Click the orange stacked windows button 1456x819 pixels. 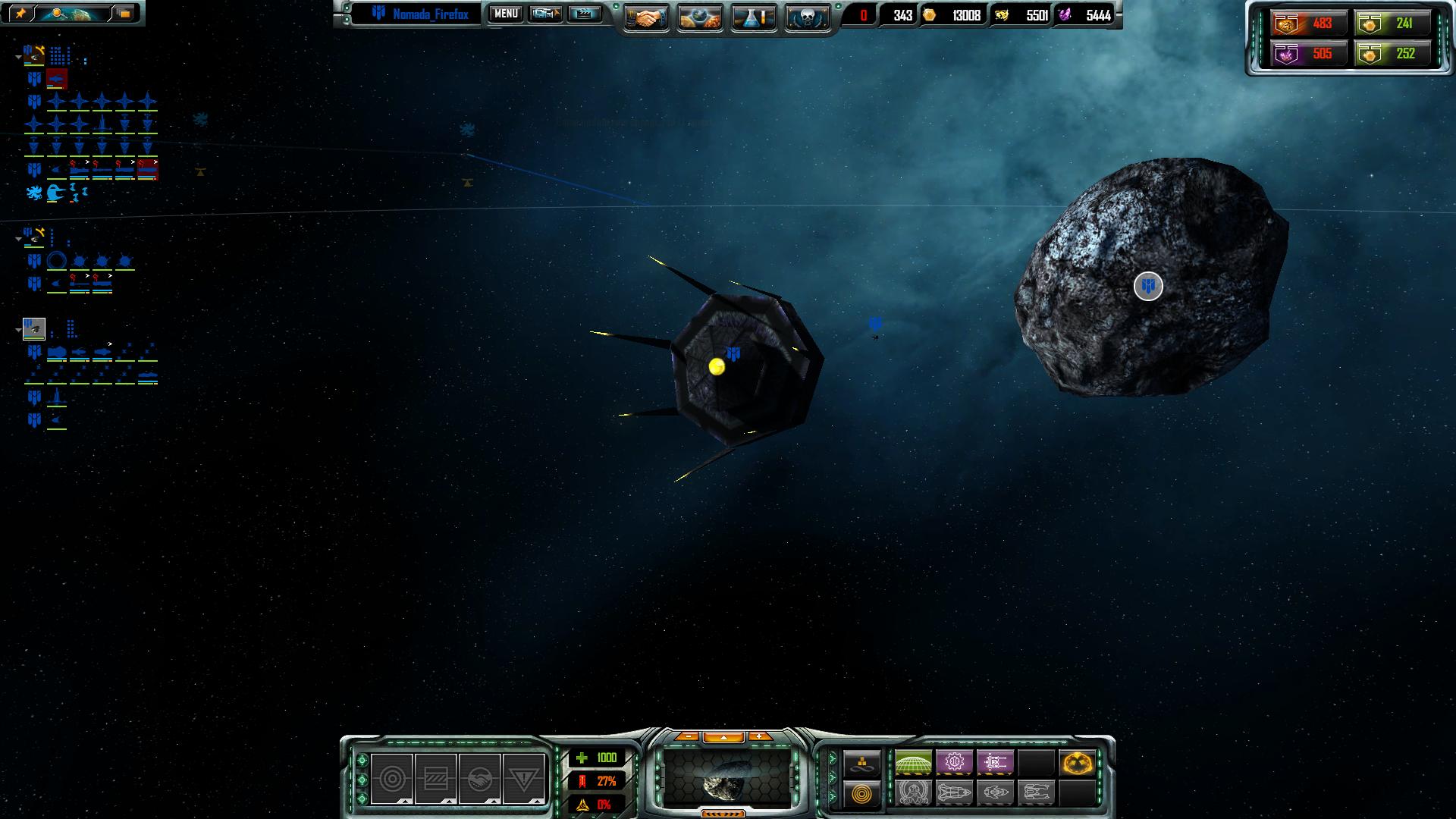[x=124, y=14]
